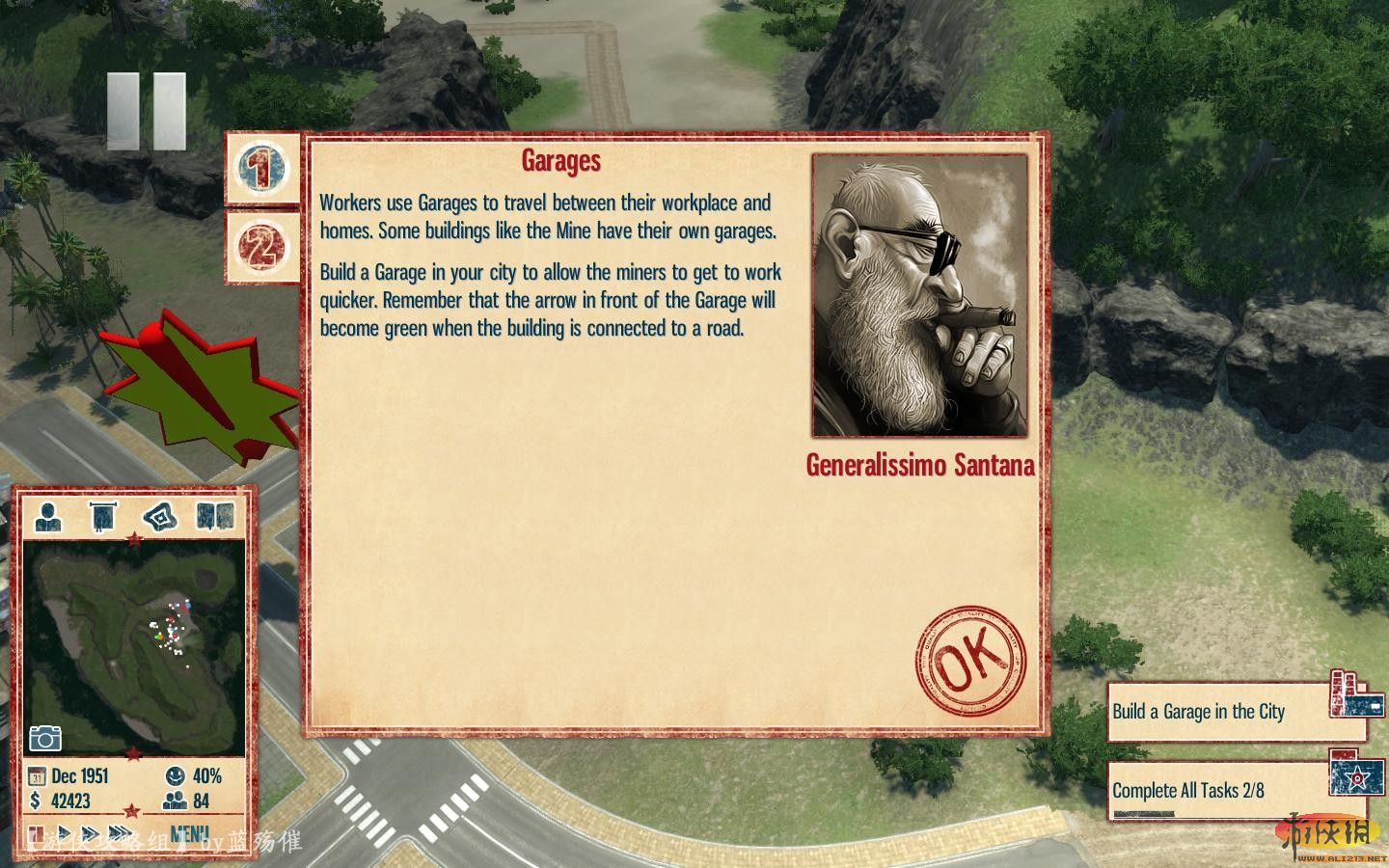The height and width of the screenshot is (868, 1389).
Task: Pause the game with the red pause button
Action: tap(37, 833)
